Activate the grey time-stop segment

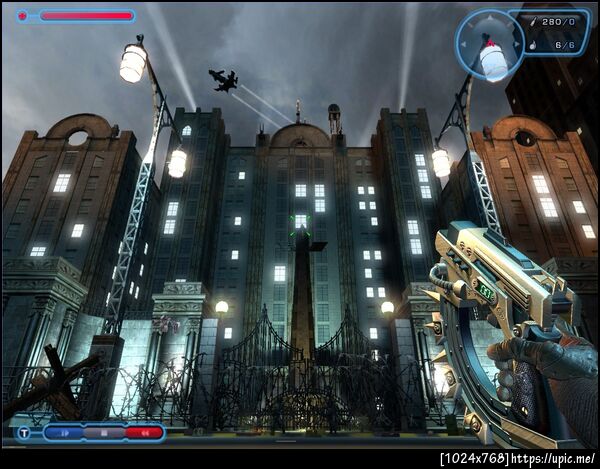point(103,434)
